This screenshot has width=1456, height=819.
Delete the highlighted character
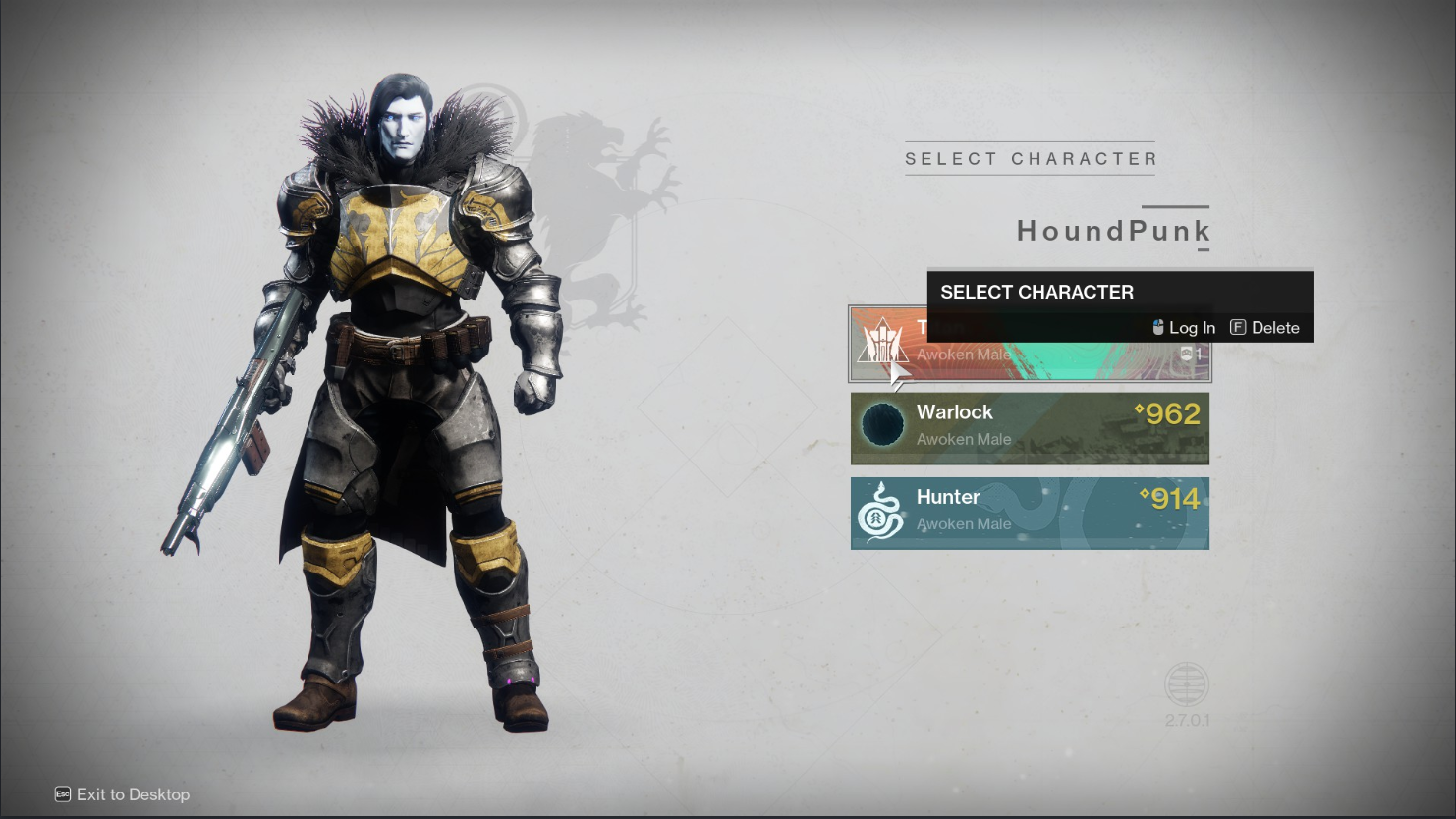pos(1265,328)
